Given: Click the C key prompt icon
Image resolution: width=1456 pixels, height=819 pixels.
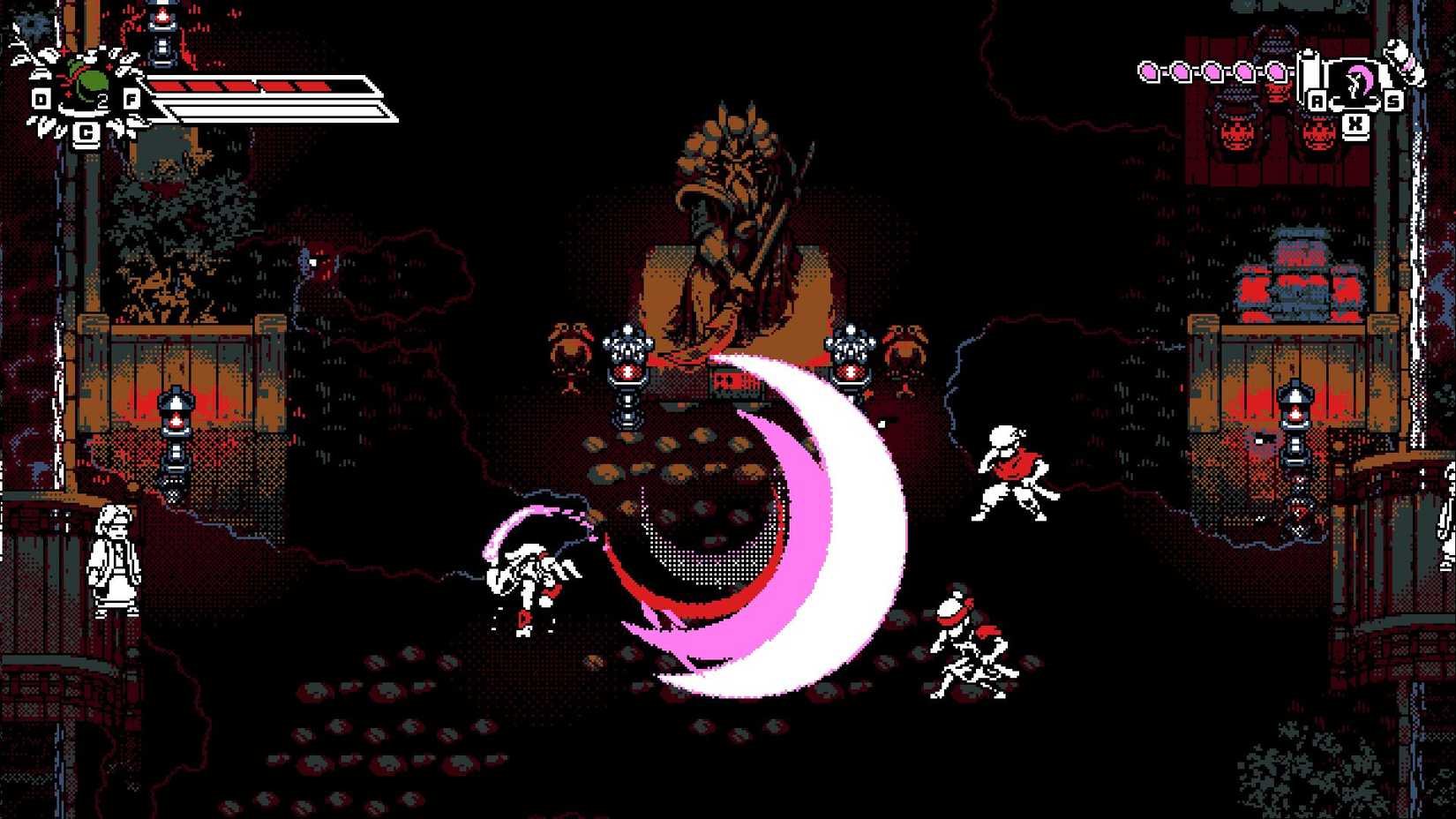Looking at the screenshot, I should pos(86,133).
